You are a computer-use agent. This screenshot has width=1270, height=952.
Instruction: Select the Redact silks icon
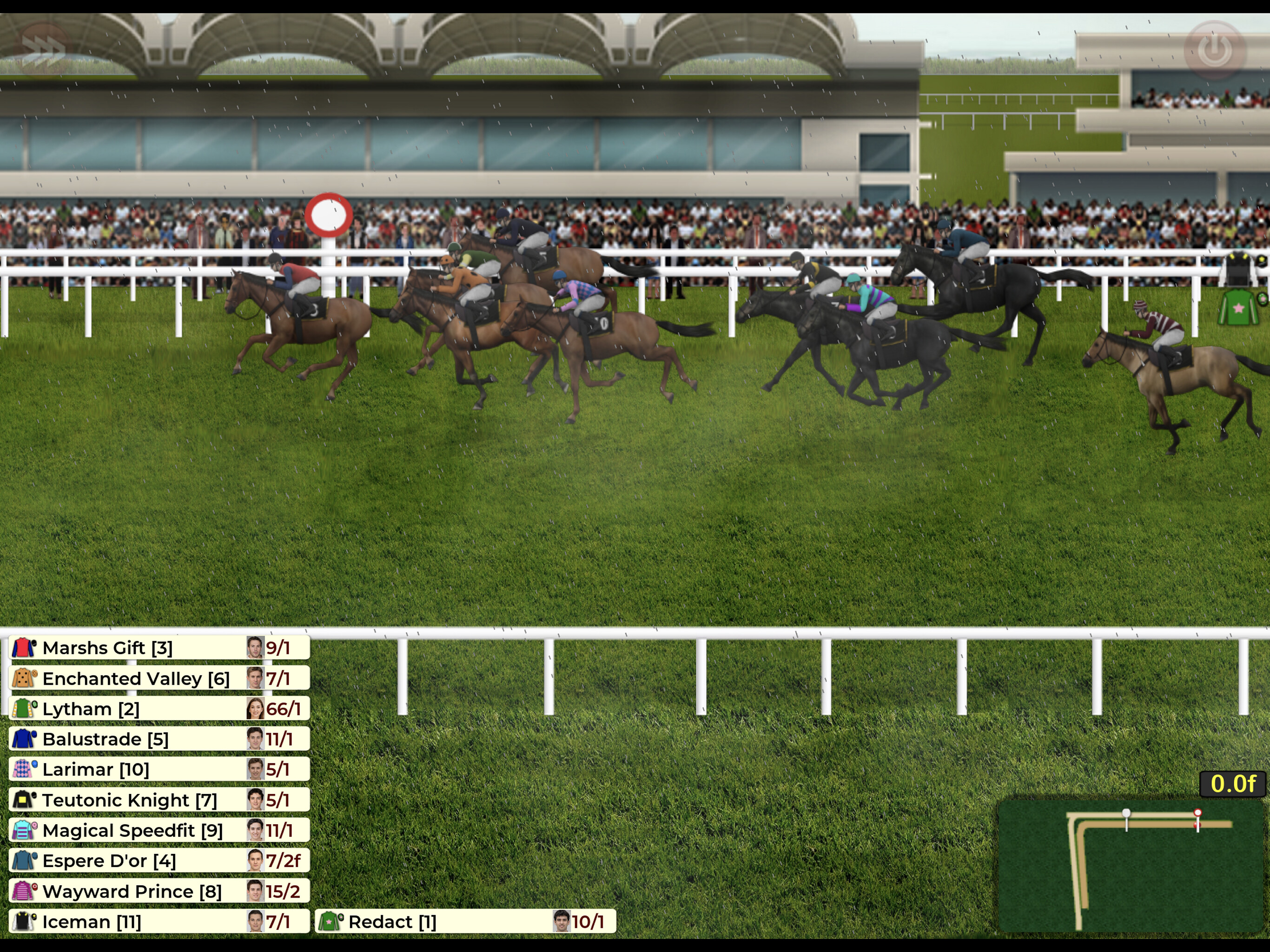pyautogui.click(x=330, y=922)
